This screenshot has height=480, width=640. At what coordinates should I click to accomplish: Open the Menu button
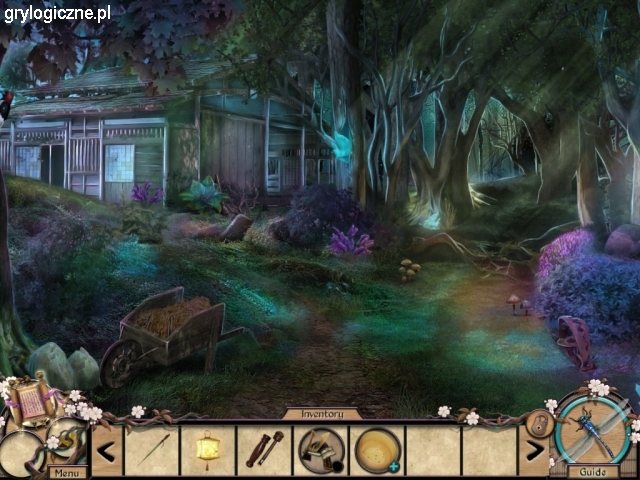tap(68, 472)
